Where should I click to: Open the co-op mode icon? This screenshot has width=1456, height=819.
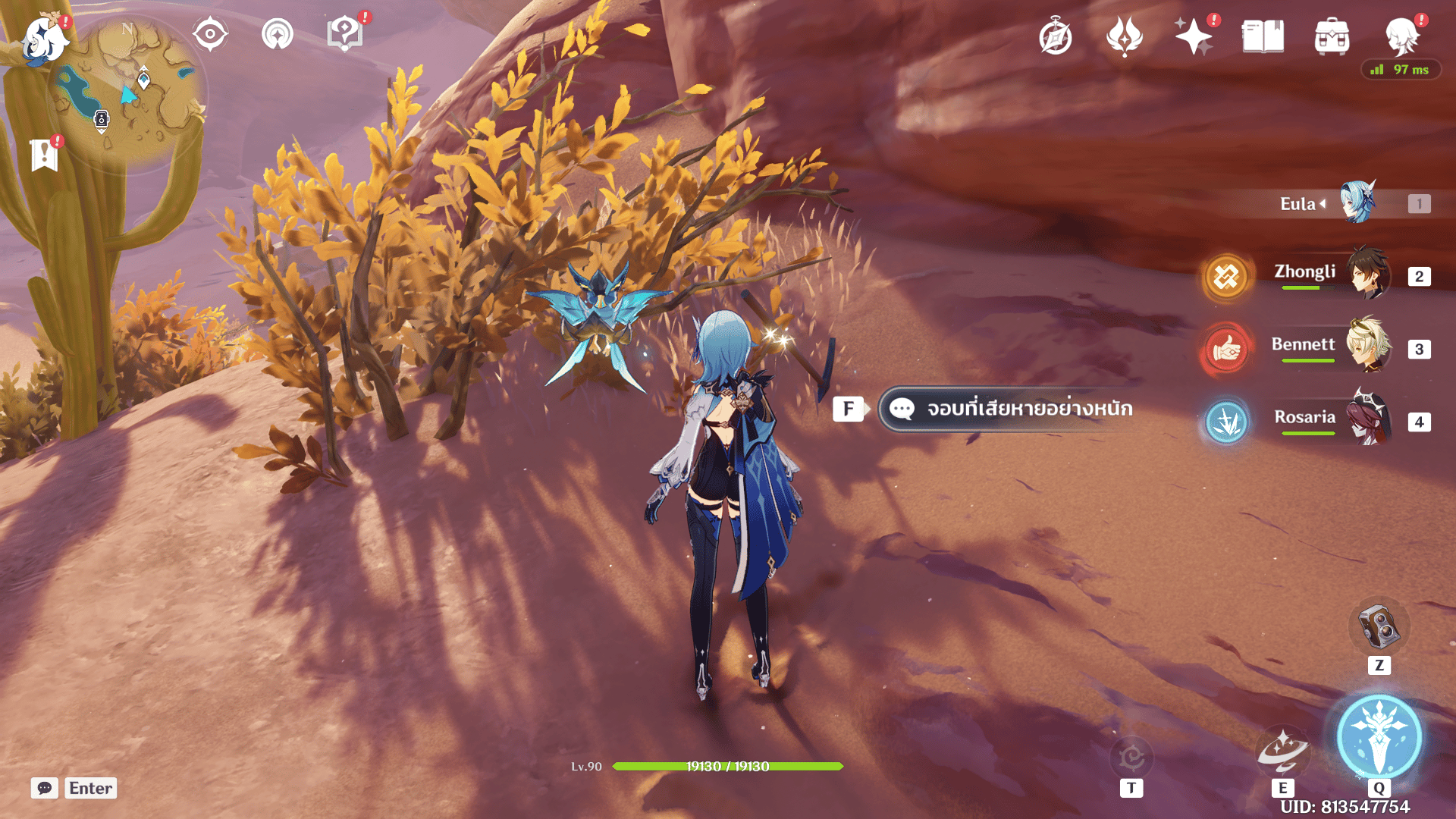click(278, 34)
